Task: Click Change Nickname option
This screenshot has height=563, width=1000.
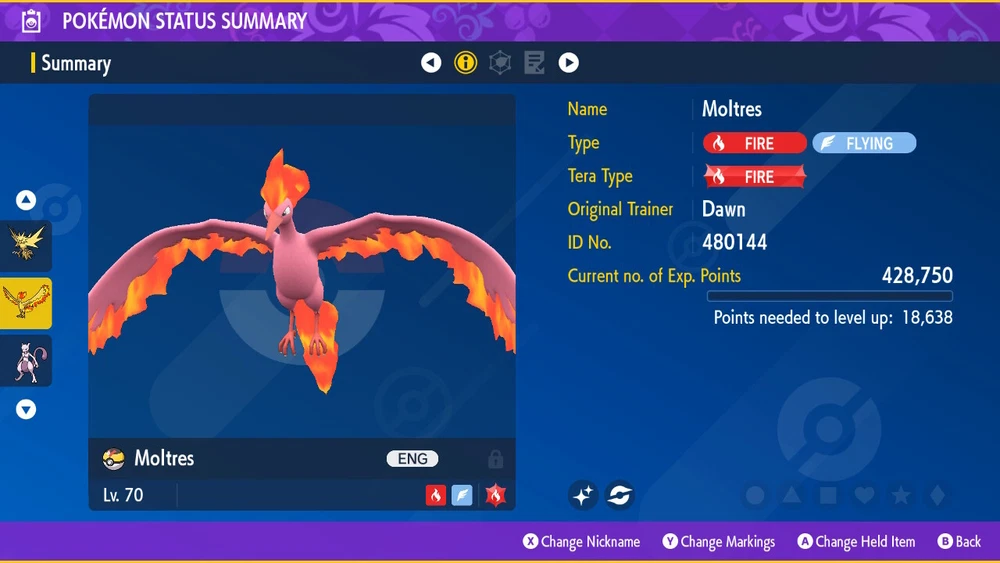Action: [x=581, y=542]
